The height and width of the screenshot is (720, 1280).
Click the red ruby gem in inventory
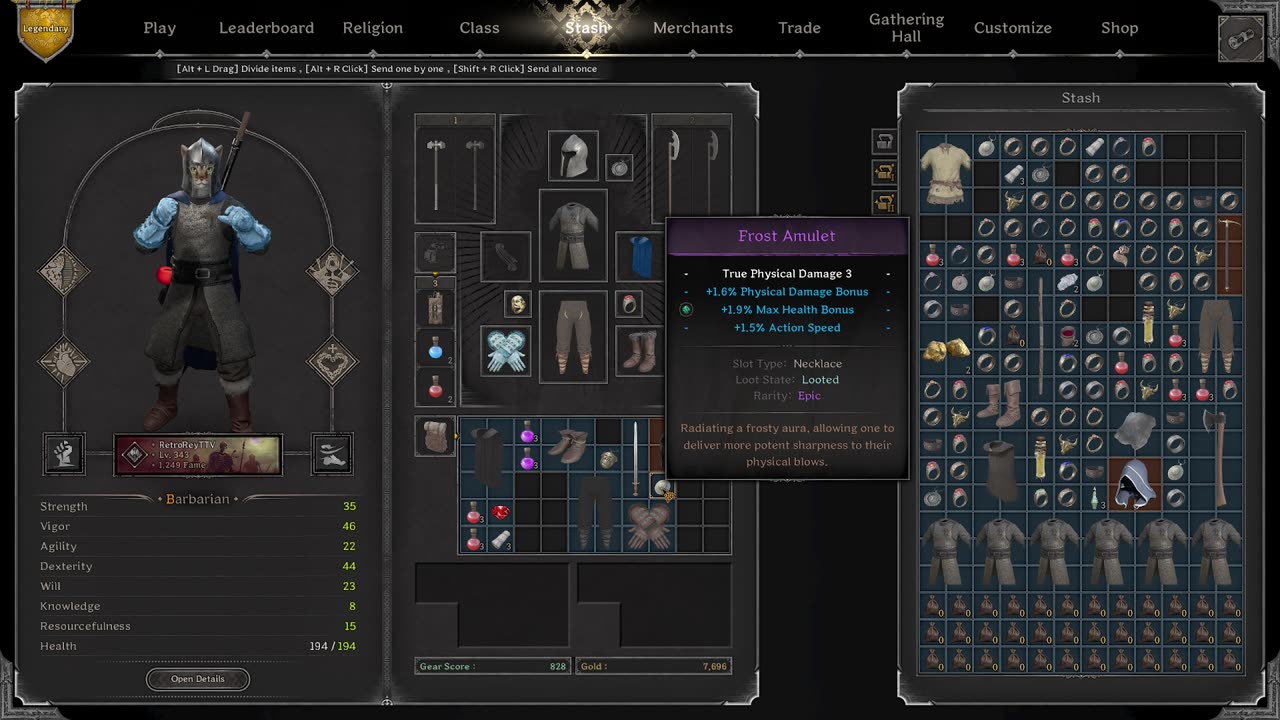(x=501, y=513)
